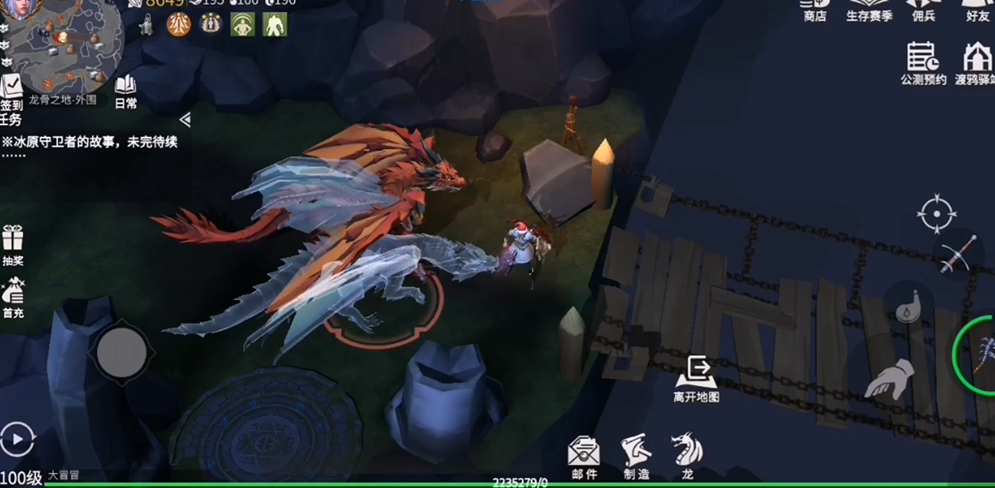Open the 渡鸦驿站 raven station

(976, 63)
